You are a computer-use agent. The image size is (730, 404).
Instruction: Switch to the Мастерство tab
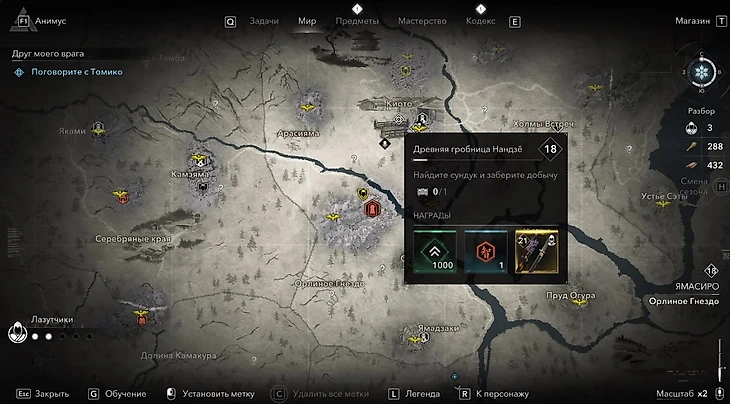422,20
